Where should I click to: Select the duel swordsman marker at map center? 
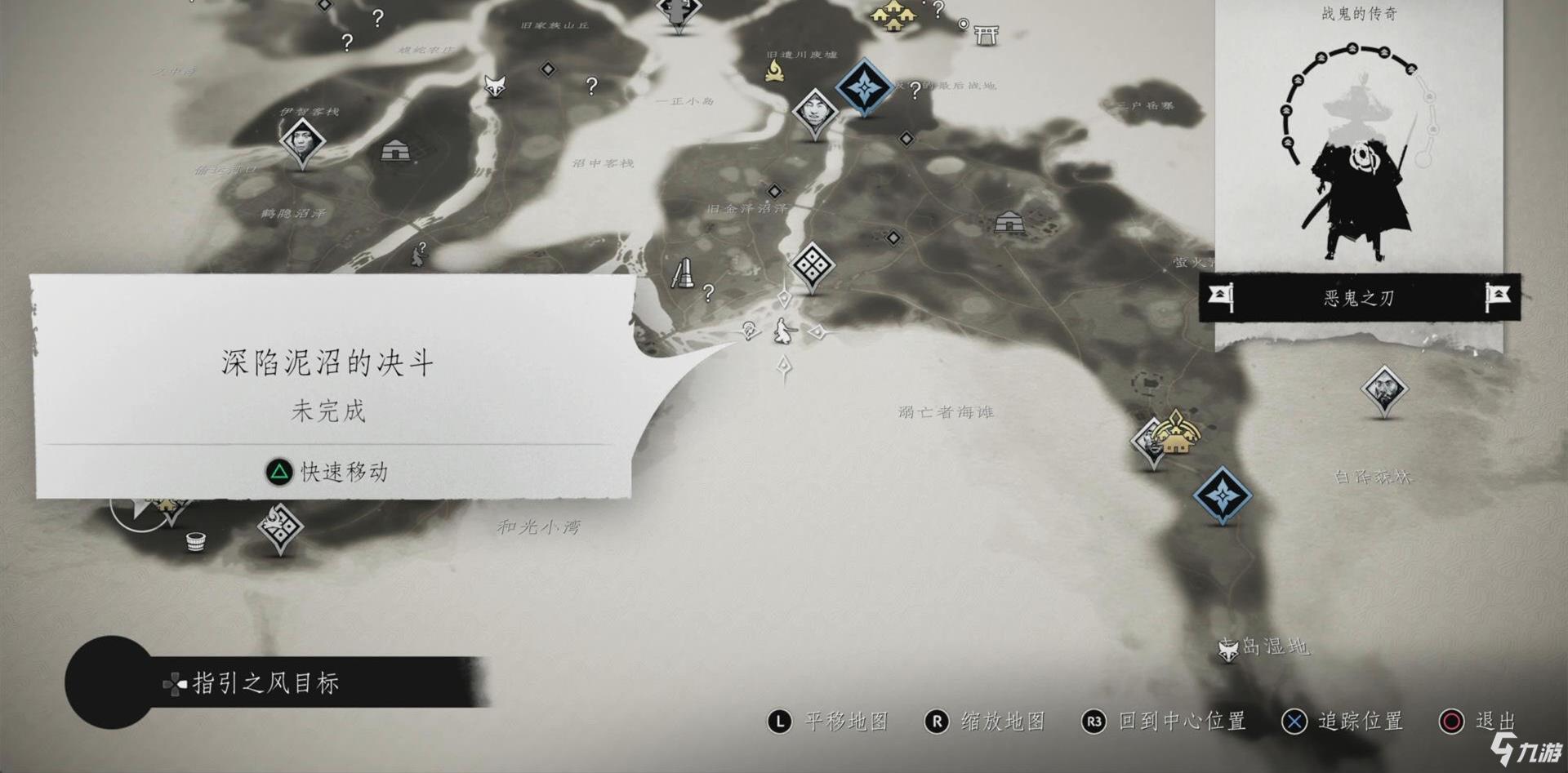[x=786, y=331]
